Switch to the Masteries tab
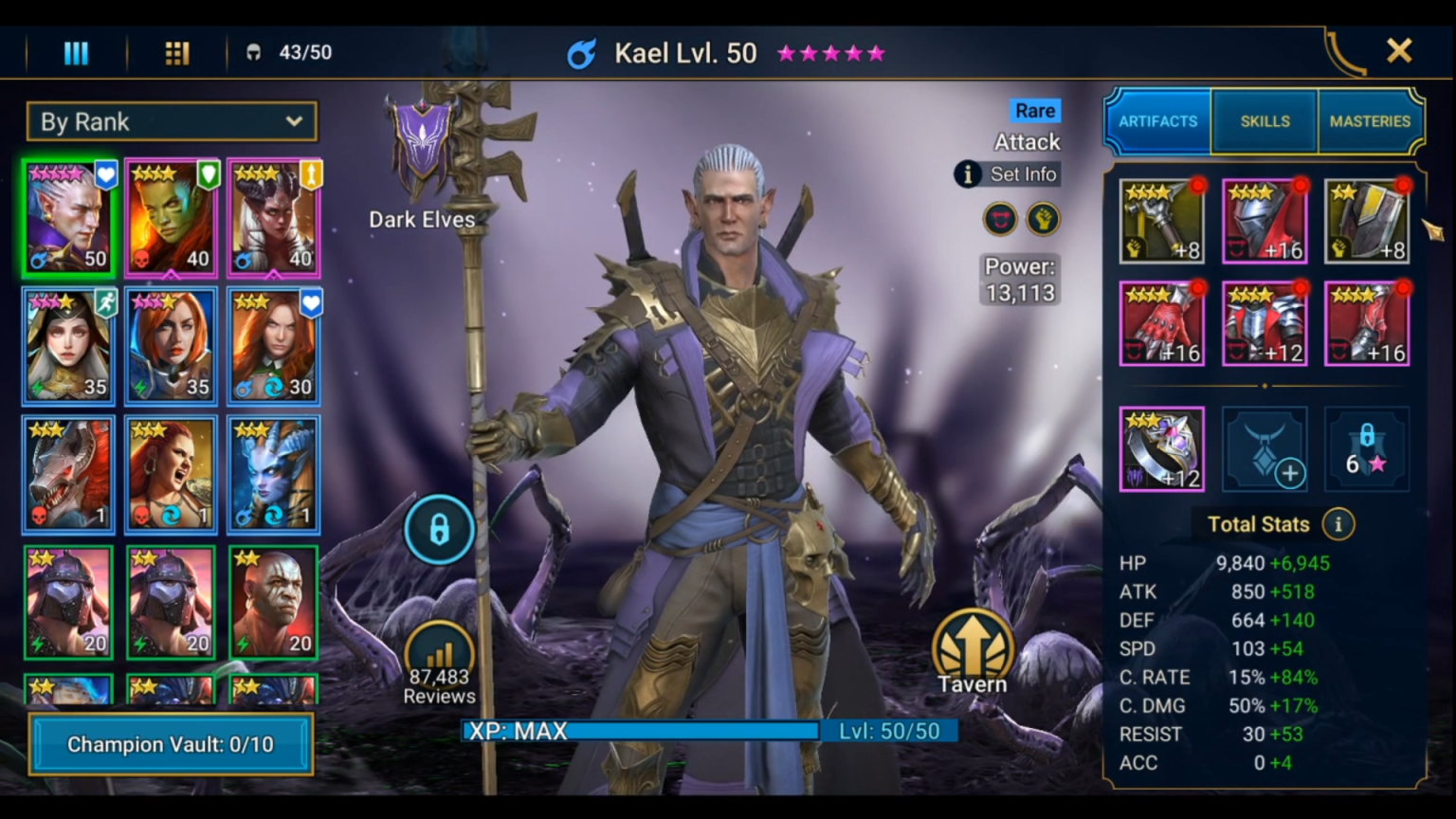Viewport: 1456px width, 819px height. pos(1370,121)
